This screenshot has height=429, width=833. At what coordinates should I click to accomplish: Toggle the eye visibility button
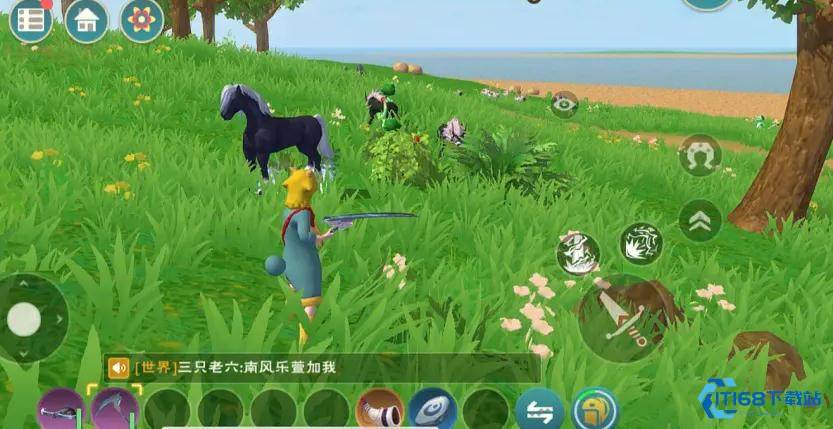pyautogui.click(x=565, y=105)
